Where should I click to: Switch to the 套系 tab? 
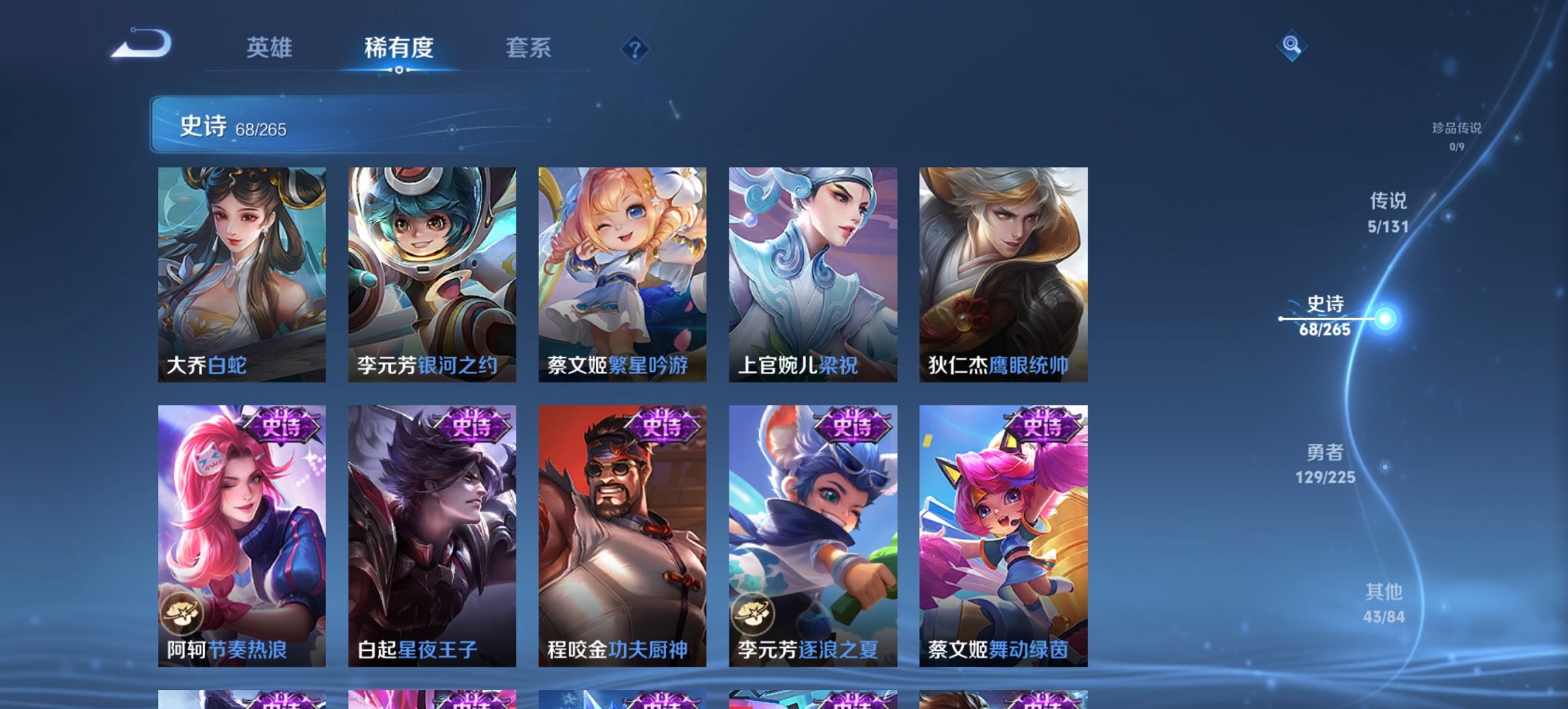529,48
